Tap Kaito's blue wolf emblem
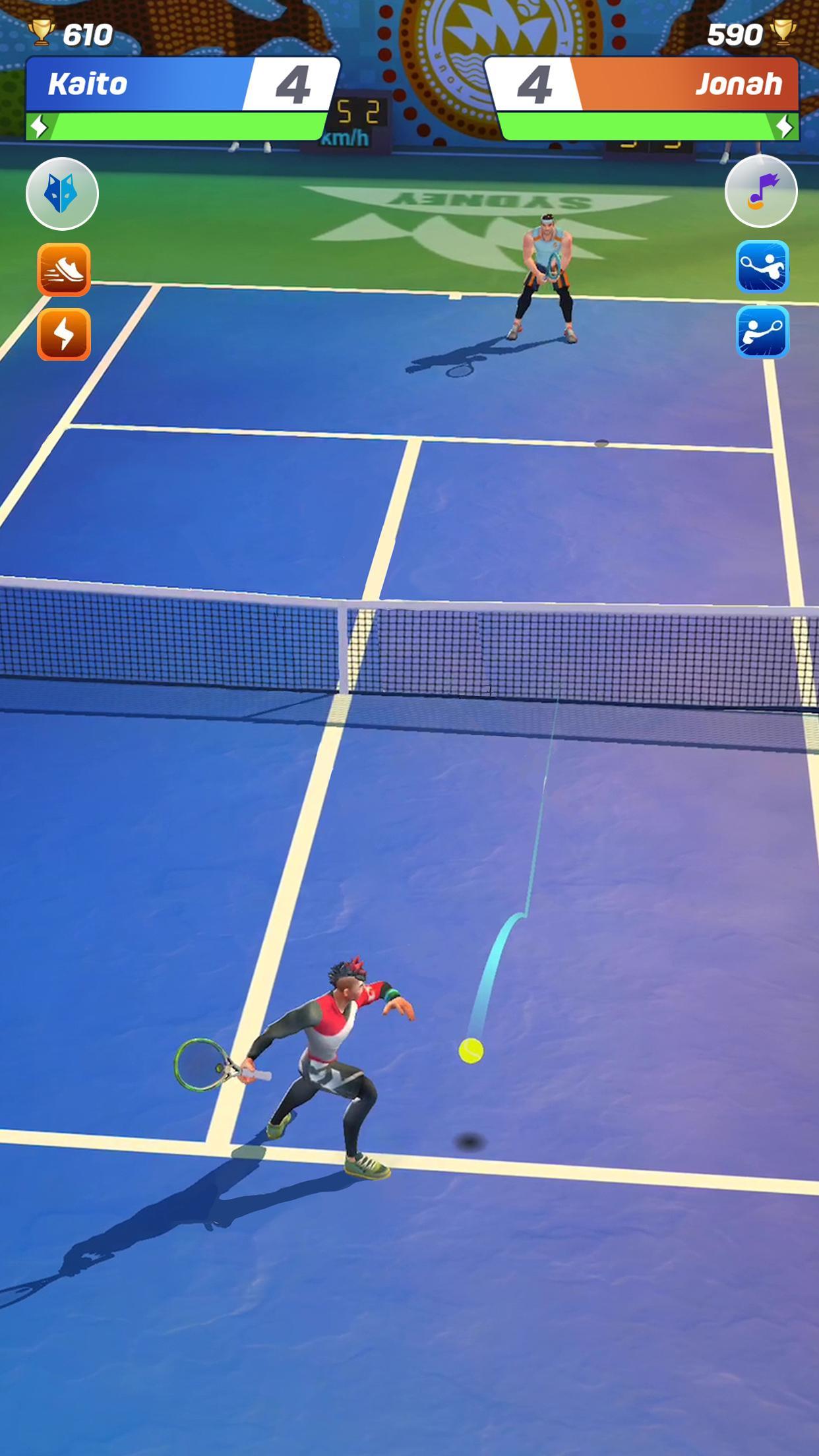This screenshot has width=819, height=1456. [x=62, y=194]
